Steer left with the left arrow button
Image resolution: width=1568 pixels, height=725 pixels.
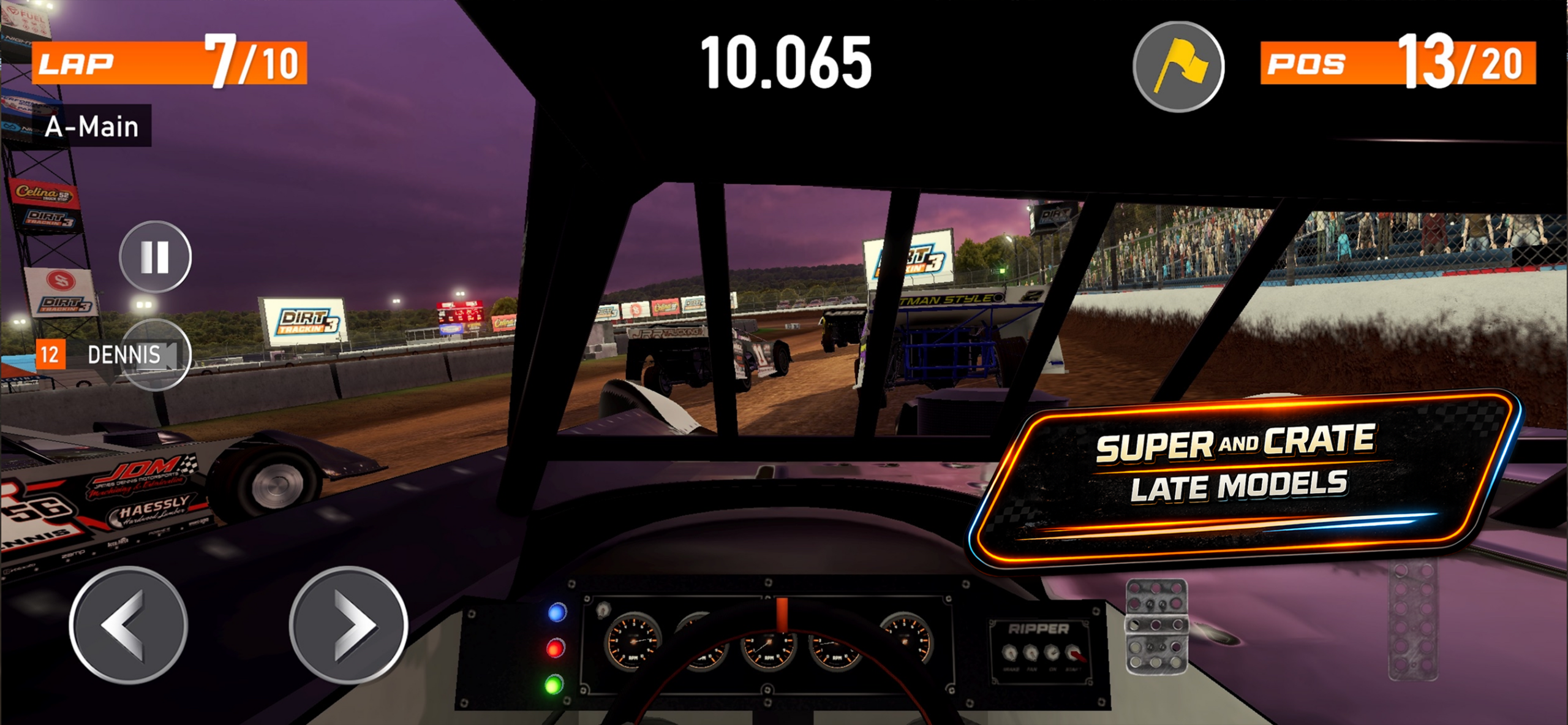click(128, 624)
